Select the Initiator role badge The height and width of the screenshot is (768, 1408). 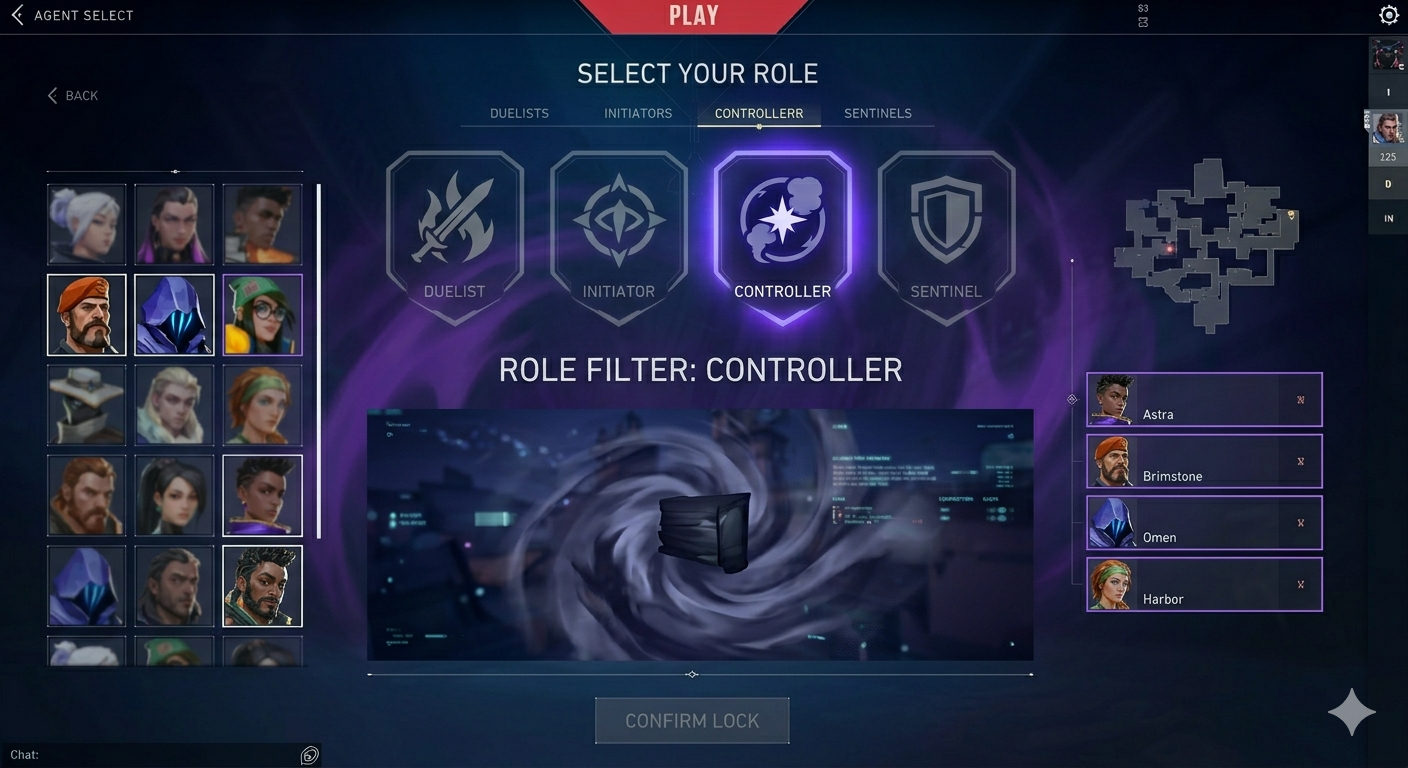(619, 237)
